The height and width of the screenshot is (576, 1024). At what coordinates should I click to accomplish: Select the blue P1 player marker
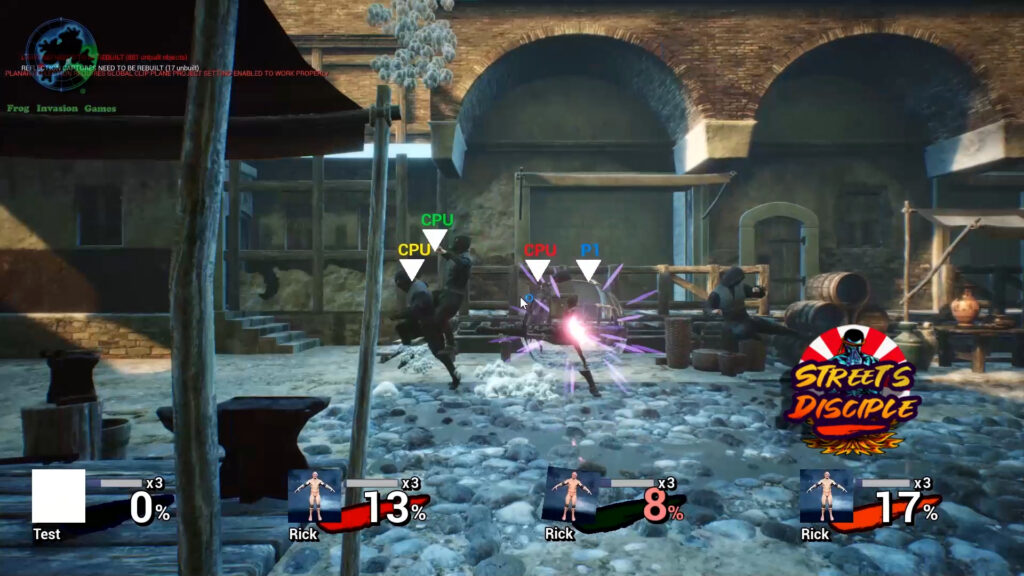(x=589, y=261)
